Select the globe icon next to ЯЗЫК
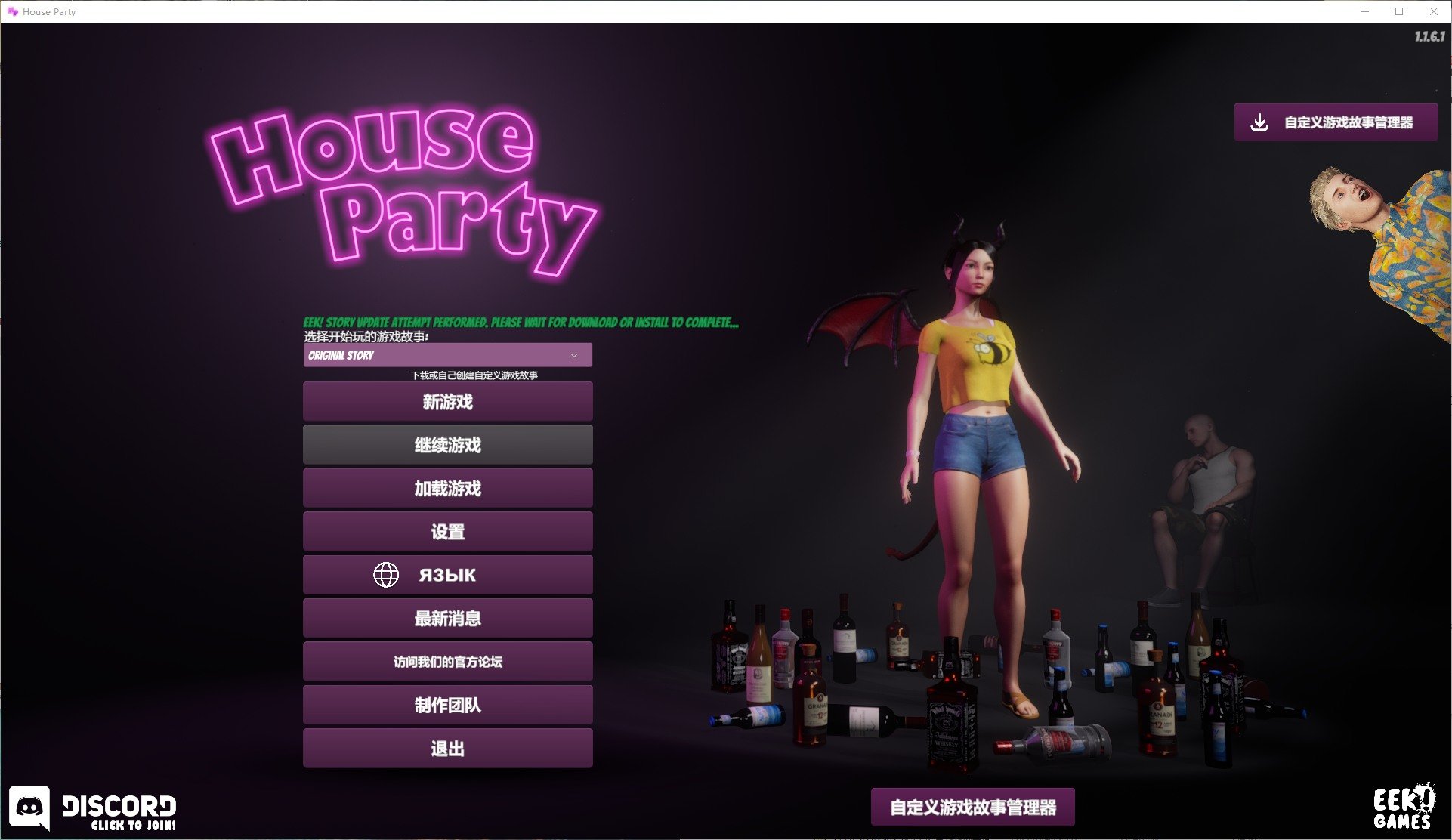This screenshot has height=840, width=1452. pos(386,574)
